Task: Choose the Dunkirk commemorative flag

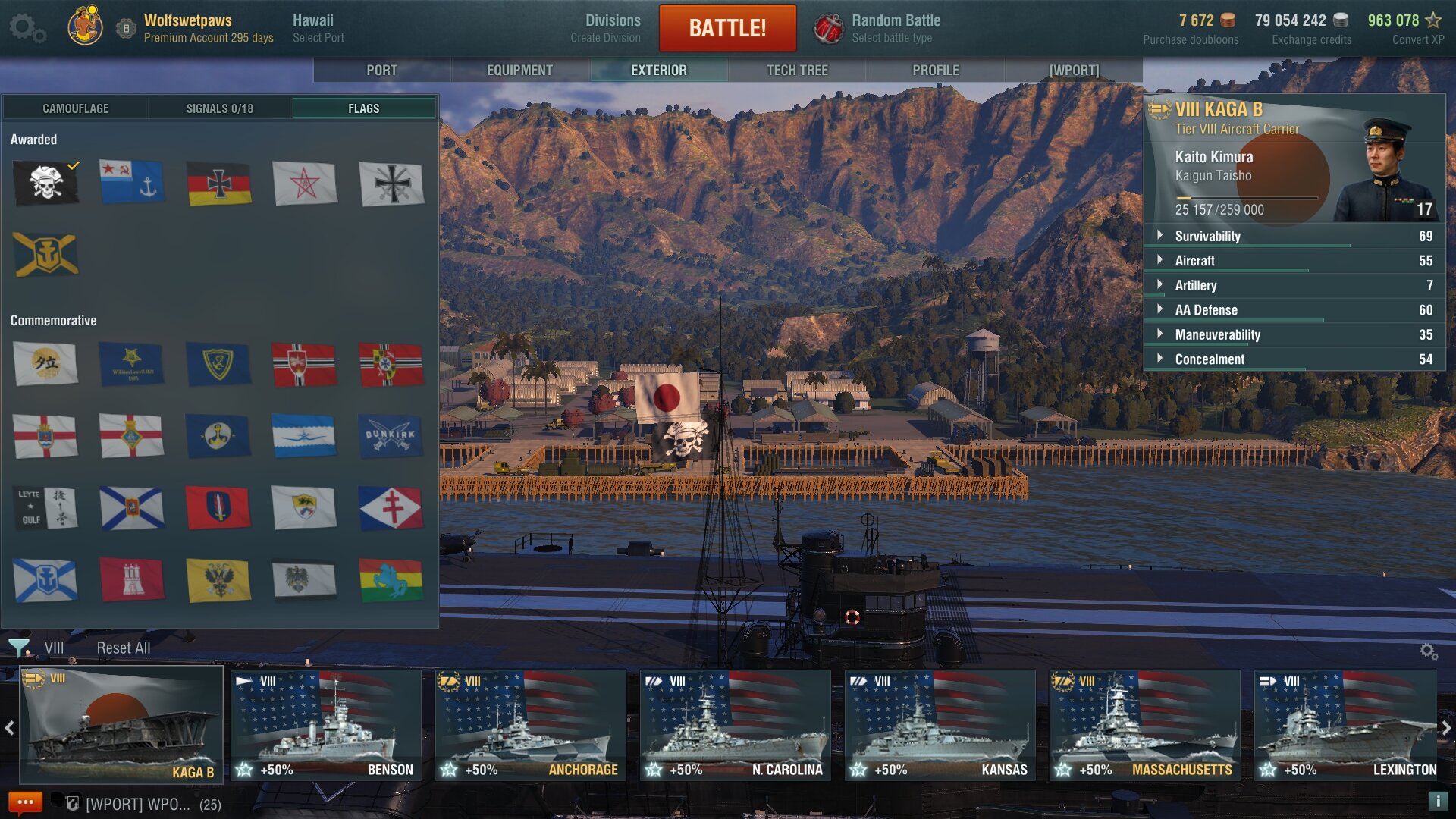Action: click(x=391, y=436)
